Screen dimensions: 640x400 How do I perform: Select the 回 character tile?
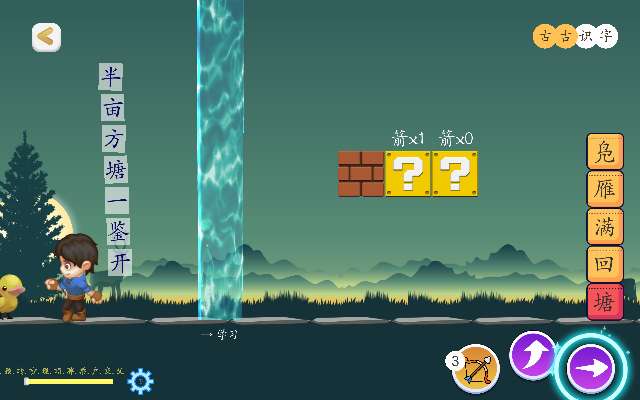point(604,263)
